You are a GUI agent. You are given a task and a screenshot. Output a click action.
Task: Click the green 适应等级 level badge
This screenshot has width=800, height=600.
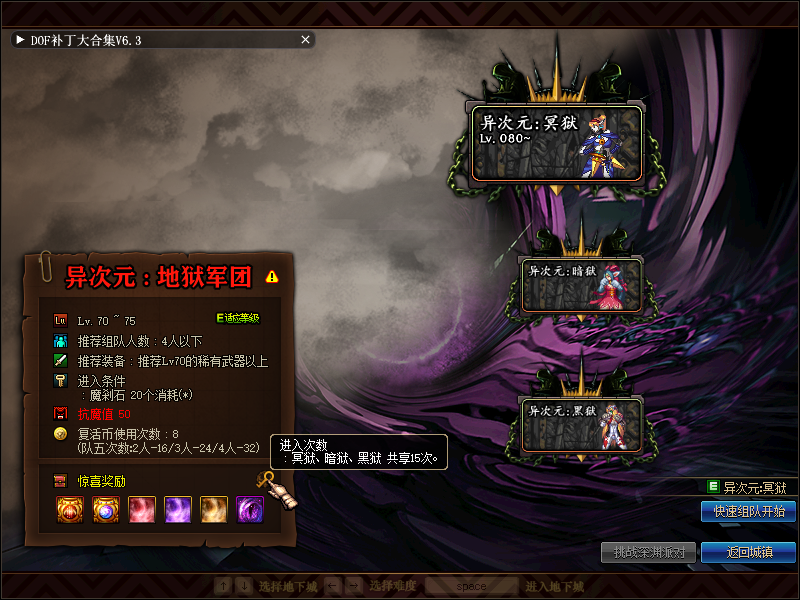238,318
